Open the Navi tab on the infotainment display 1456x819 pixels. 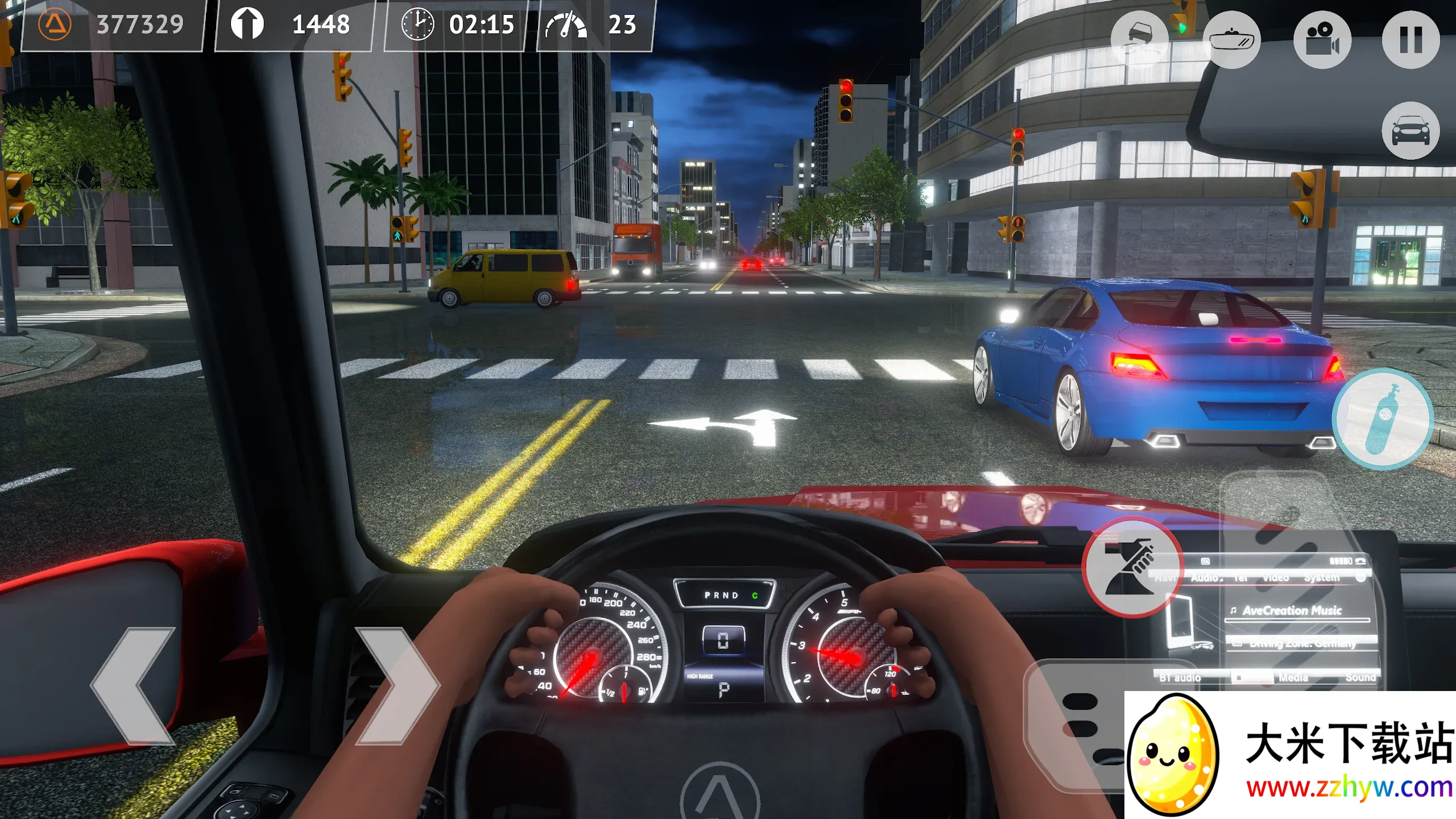(x=1165, y=577)
